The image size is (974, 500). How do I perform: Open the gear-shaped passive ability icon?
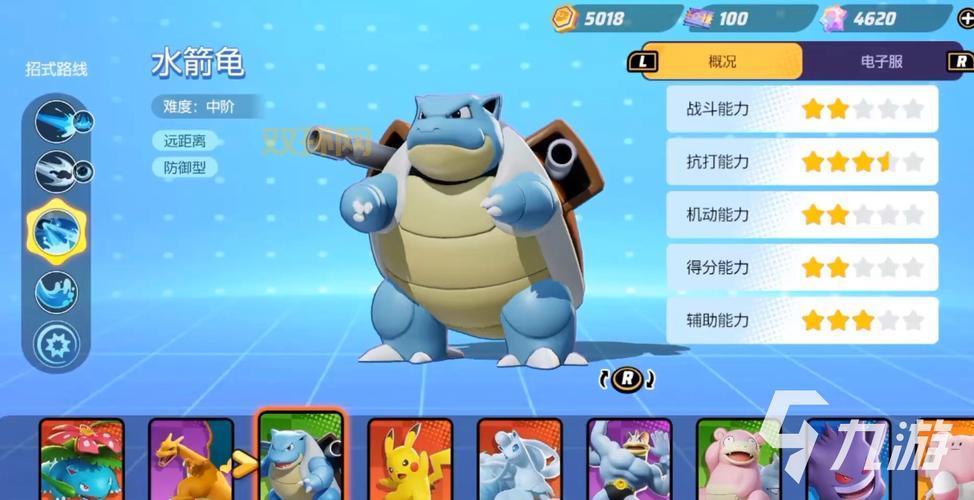tap(56, 344)
